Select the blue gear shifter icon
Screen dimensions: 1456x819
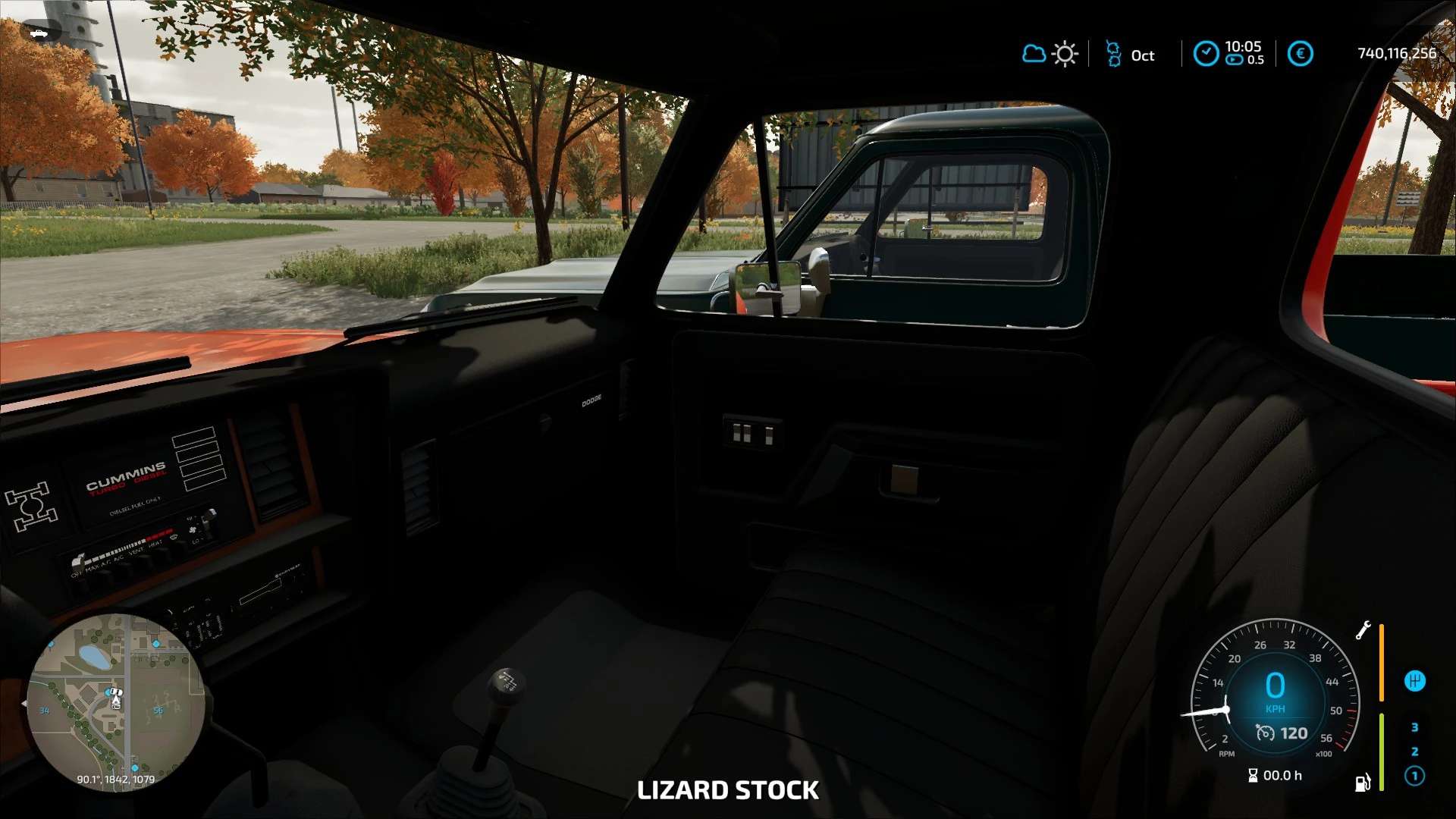point(1414,680)
